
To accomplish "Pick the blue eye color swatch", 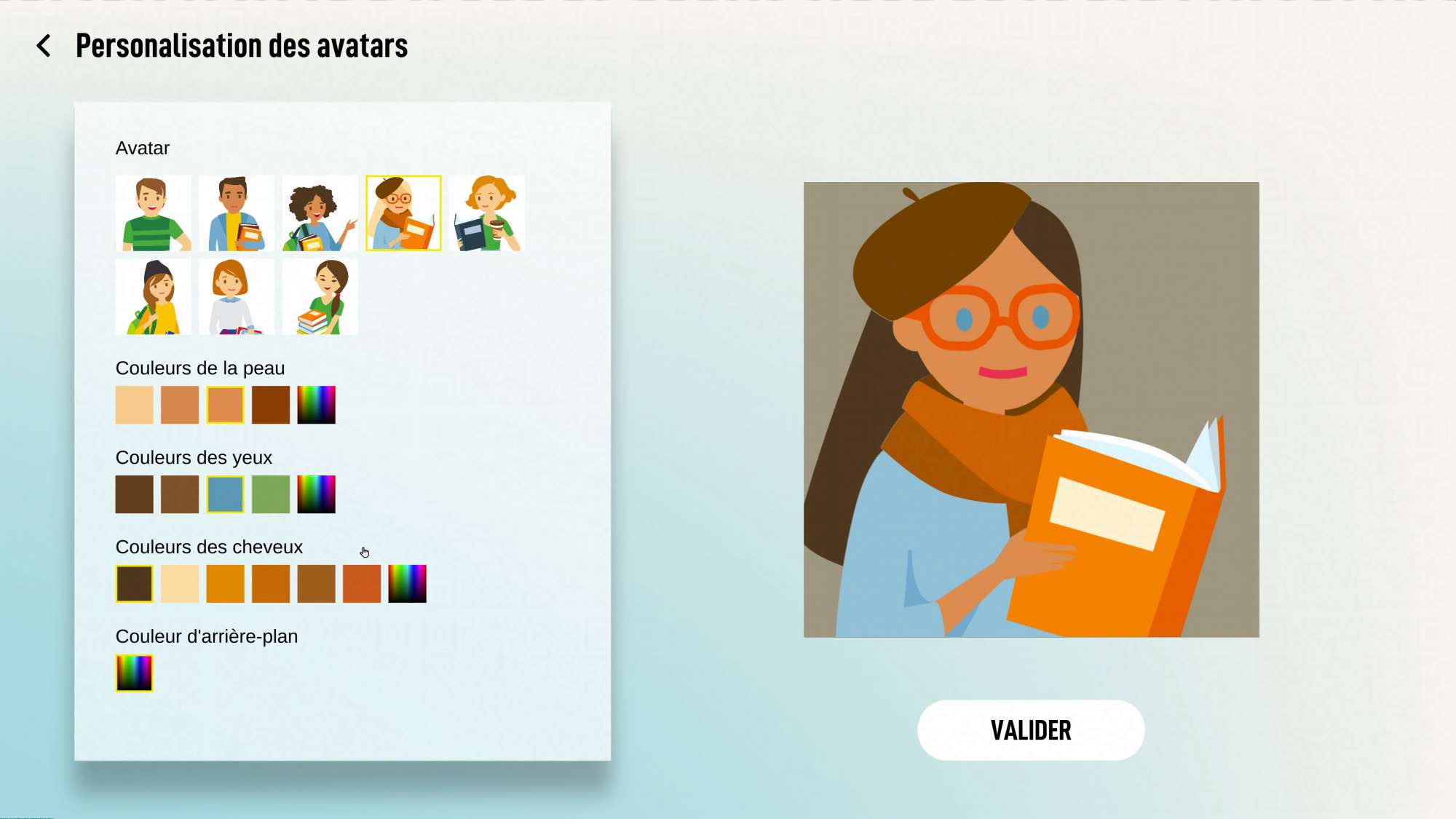I will [225, 494].
